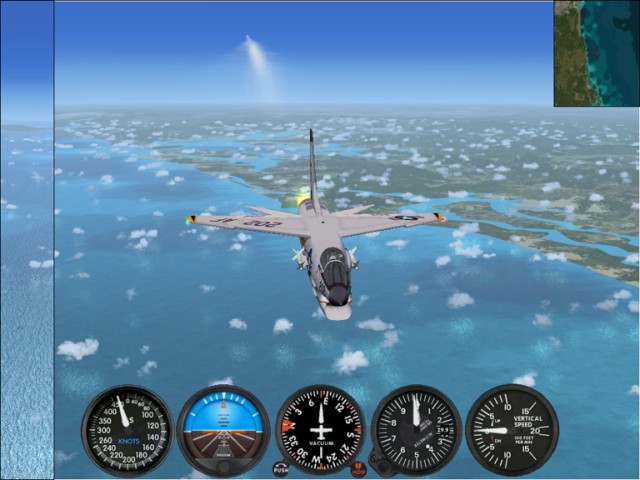Click the altimeter gauge
Viewport: 640px width, 480px height.
pos(416,430)
